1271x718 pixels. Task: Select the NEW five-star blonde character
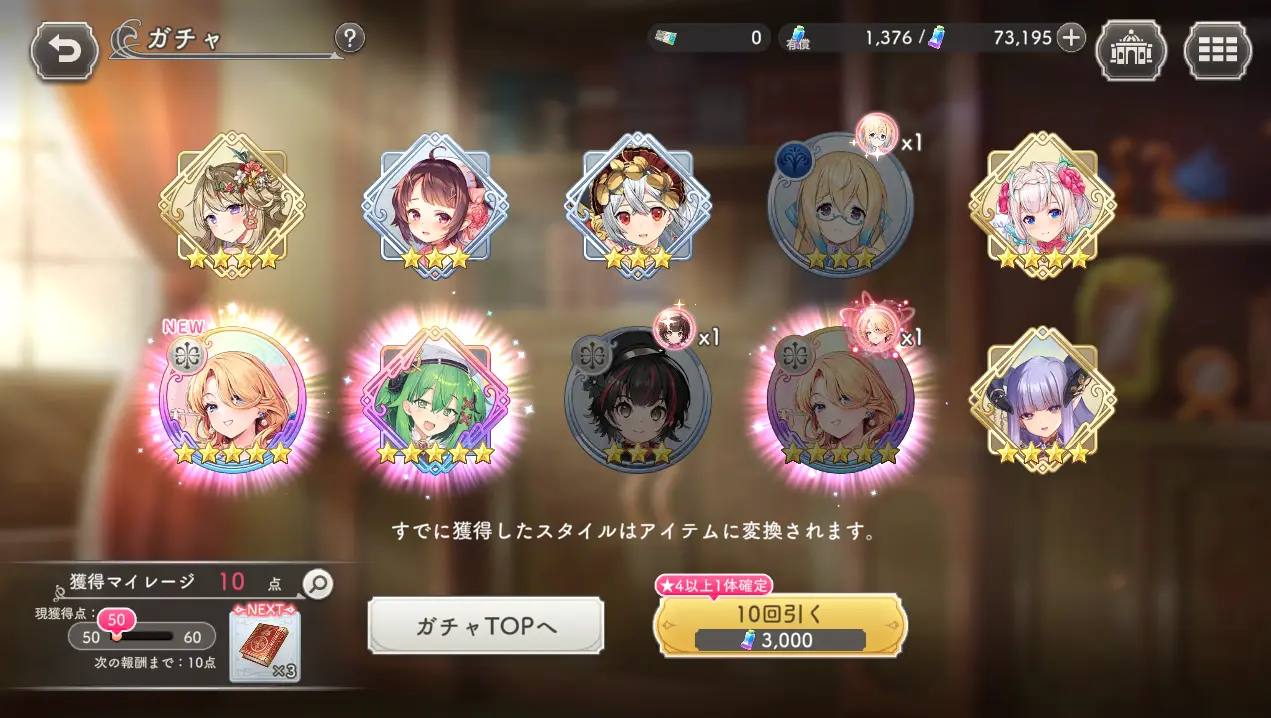pyautogui.click(x=231, y=402)
